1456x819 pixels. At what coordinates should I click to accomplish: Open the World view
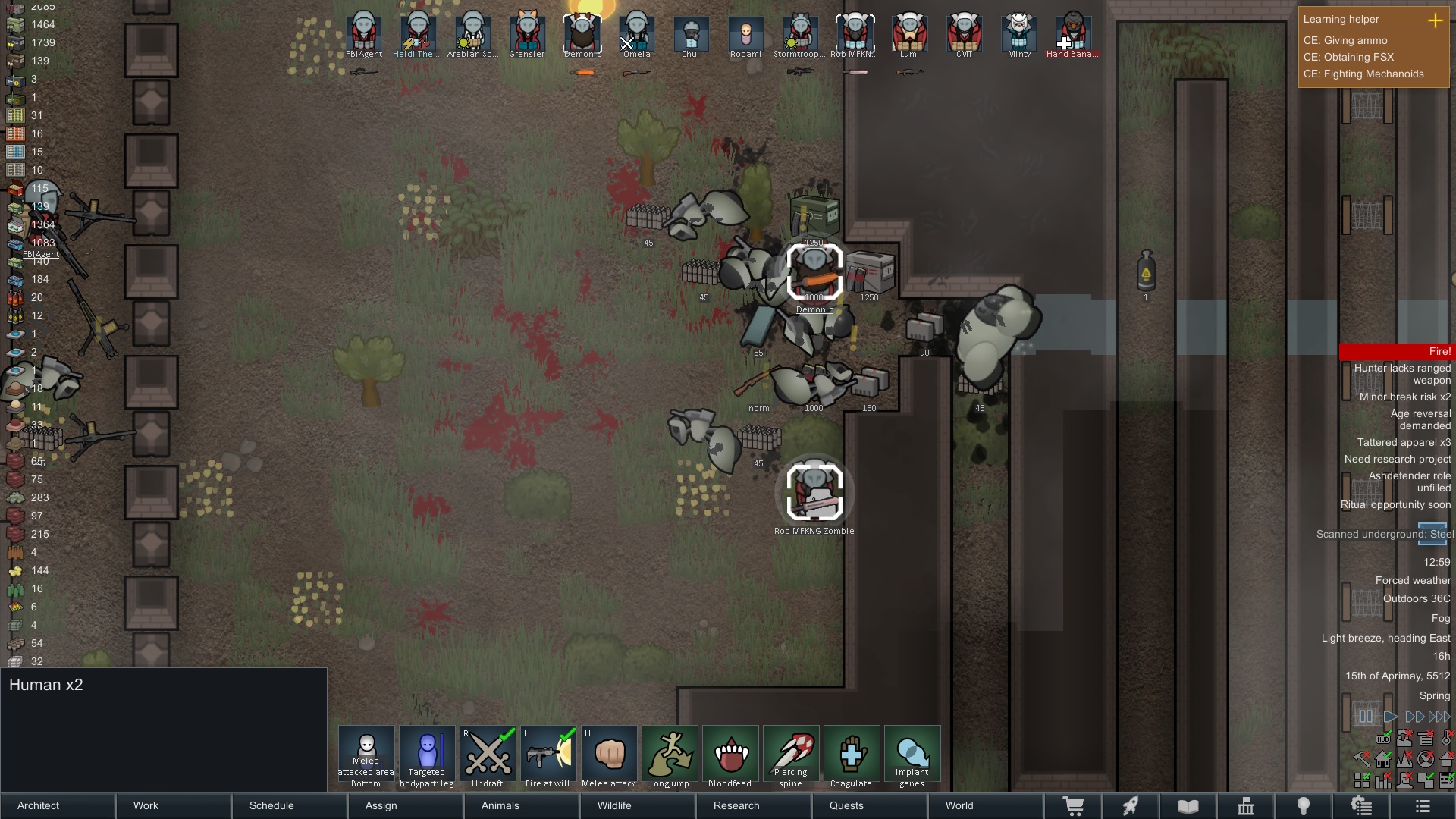[x=984, y=805]
